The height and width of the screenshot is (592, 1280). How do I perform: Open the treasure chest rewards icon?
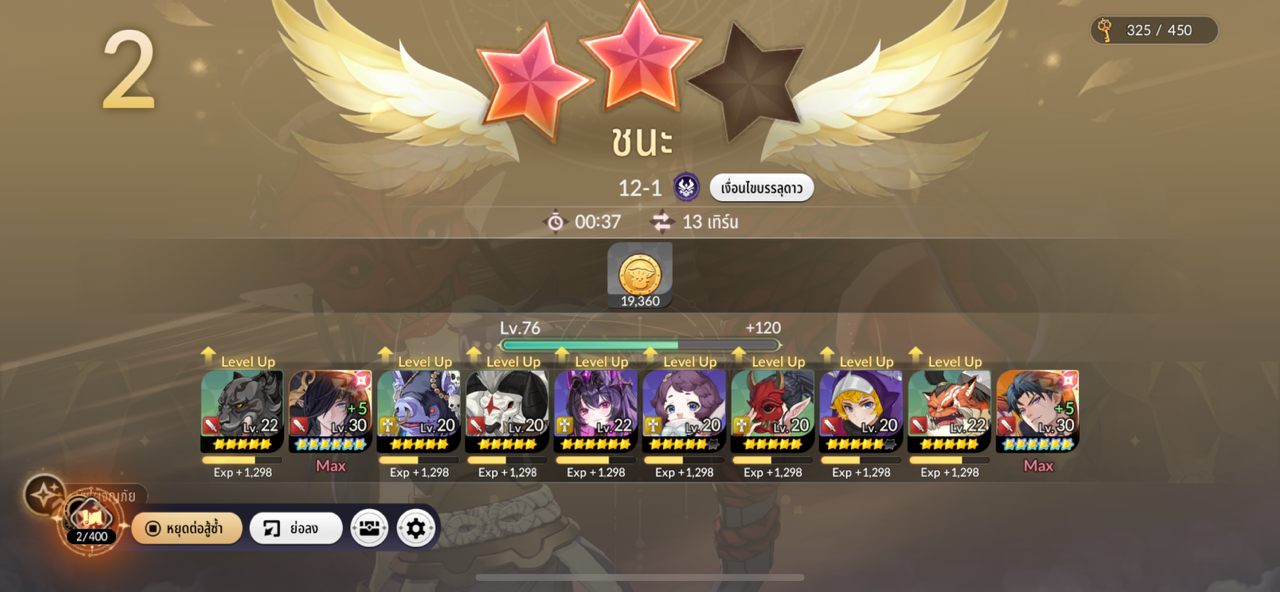pos(369,528)
